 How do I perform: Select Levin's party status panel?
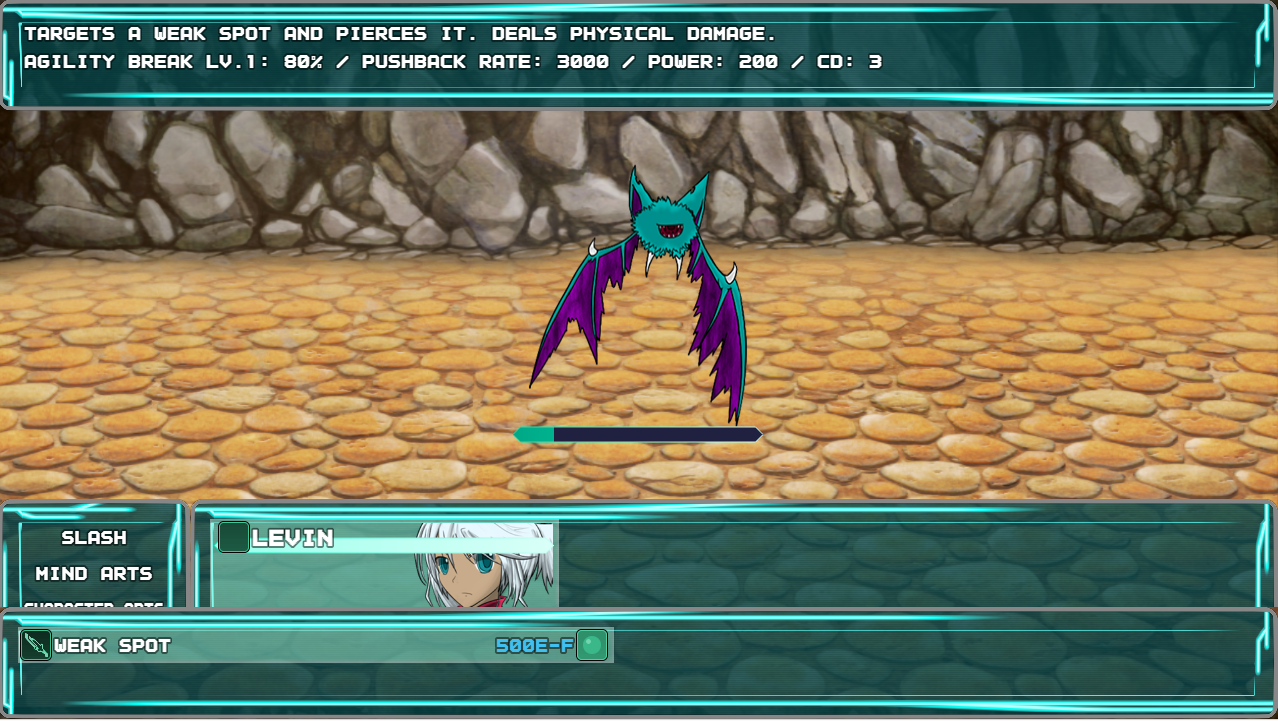pos(385,563)
